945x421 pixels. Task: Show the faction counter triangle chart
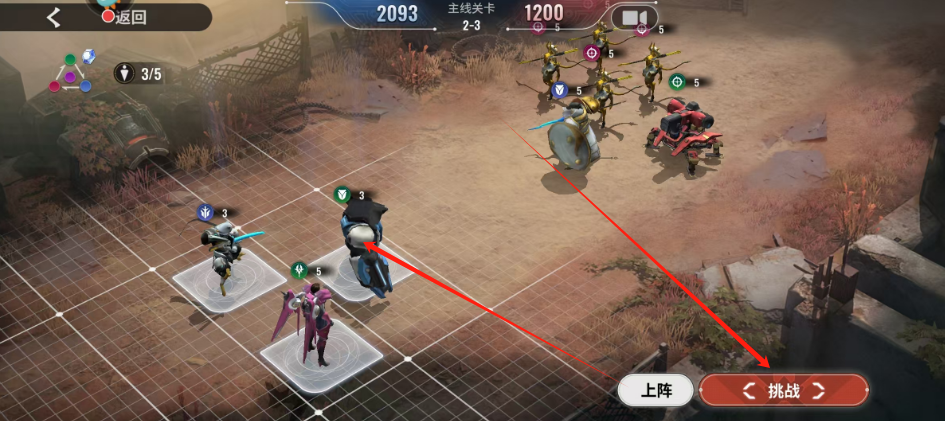[72, 73]
